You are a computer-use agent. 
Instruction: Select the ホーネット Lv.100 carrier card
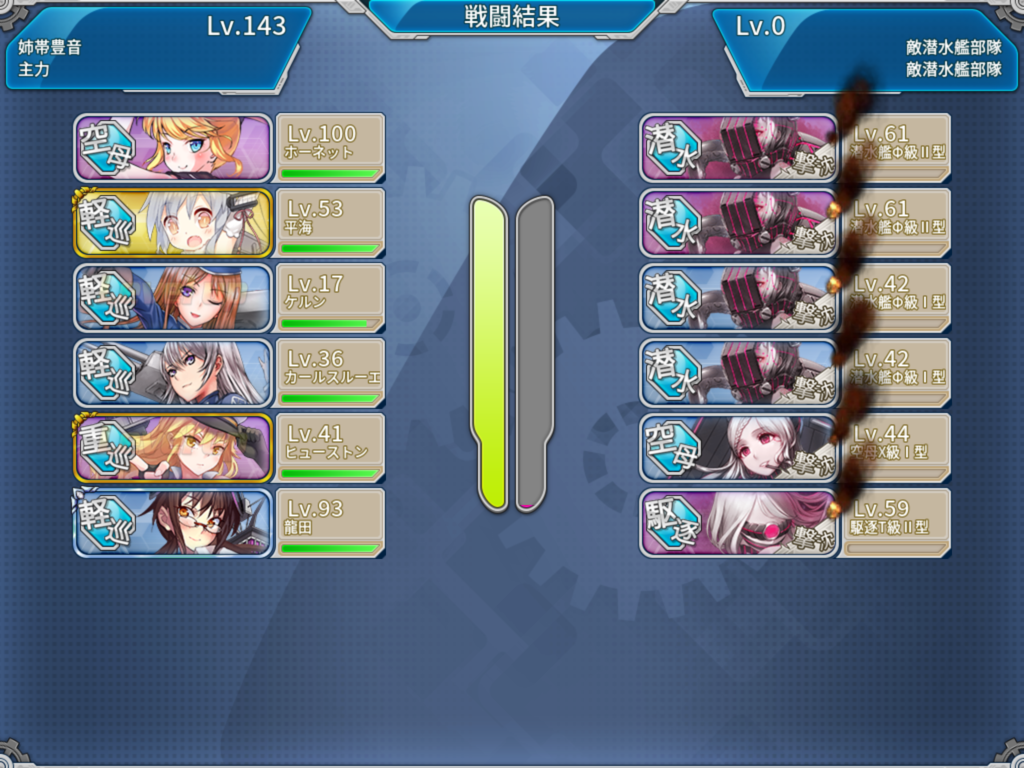228,148
